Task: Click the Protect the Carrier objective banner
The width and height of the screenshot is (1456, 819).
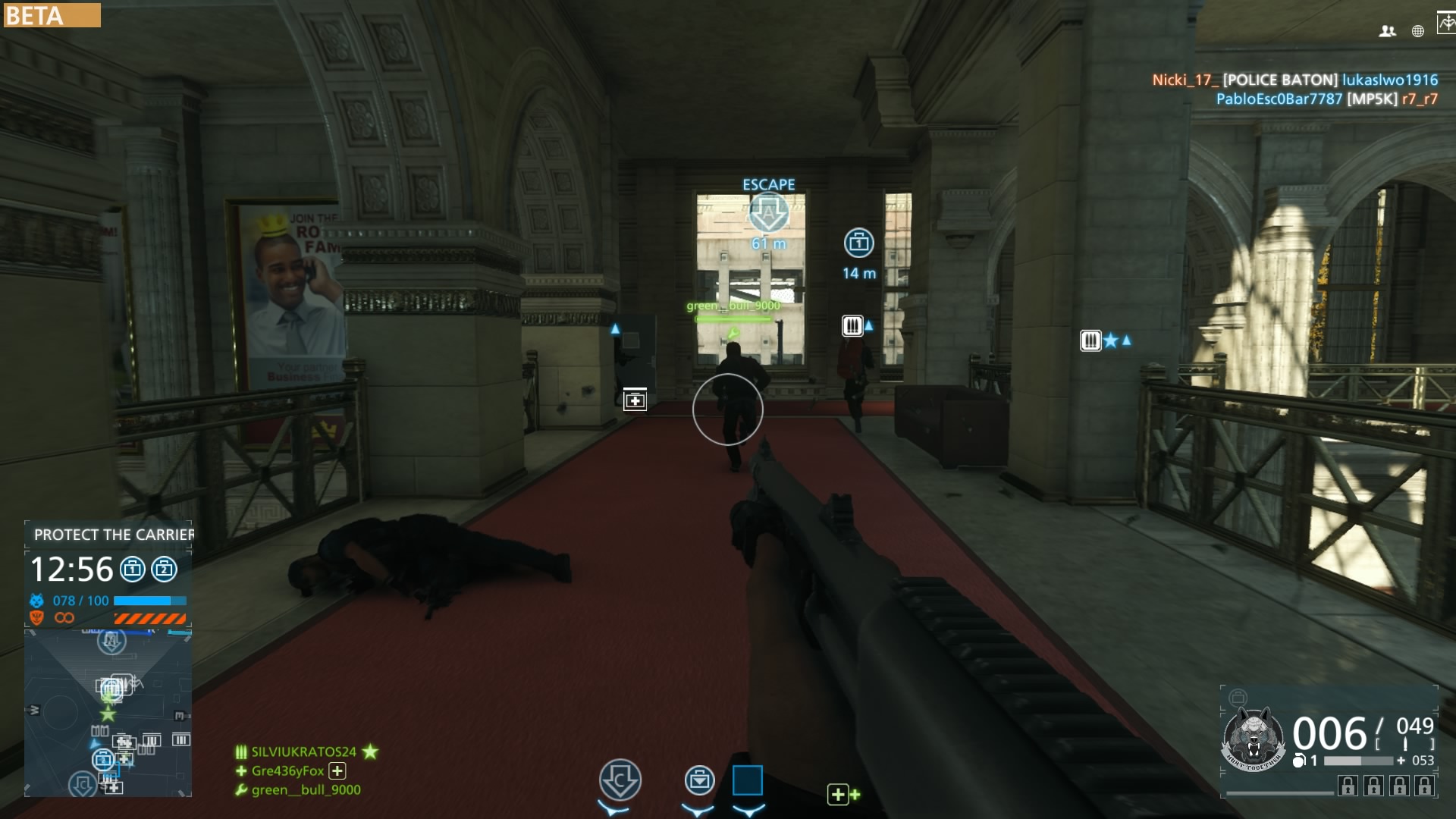Action: [x=114, y=535]
